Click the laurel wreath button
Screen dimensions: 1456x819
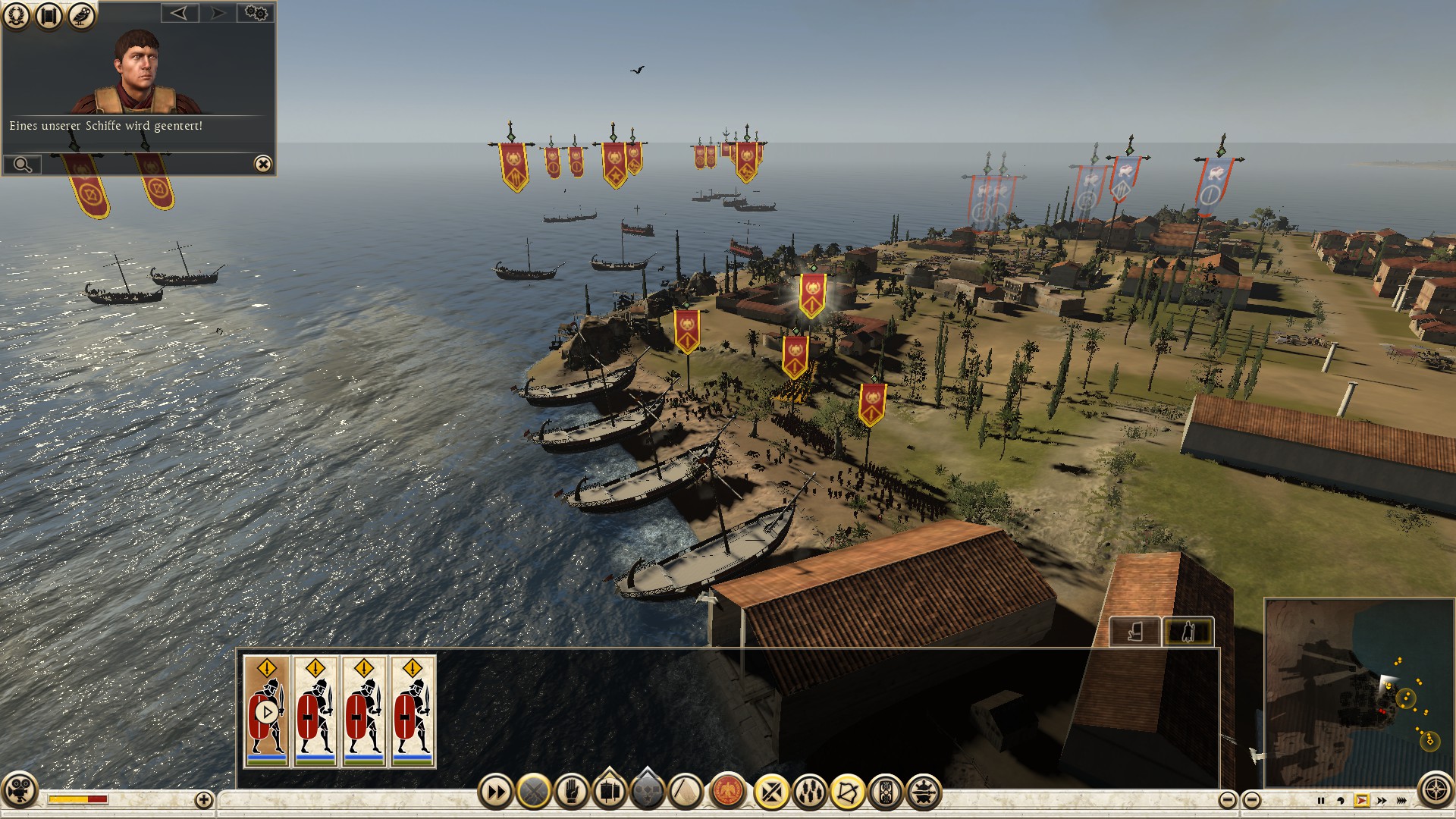point(16,15)
